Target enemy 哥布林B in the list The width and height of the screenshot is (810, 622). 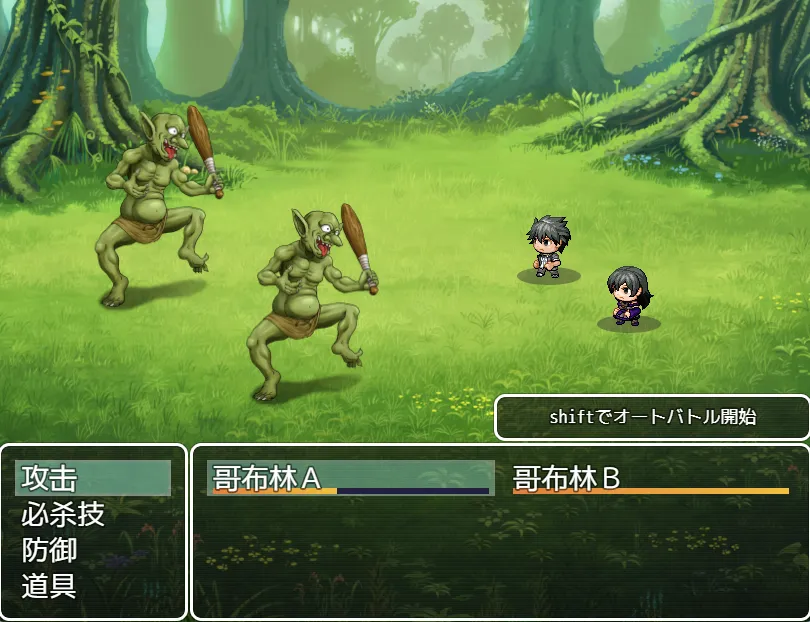pyautogui.click(x=650, y=478)
